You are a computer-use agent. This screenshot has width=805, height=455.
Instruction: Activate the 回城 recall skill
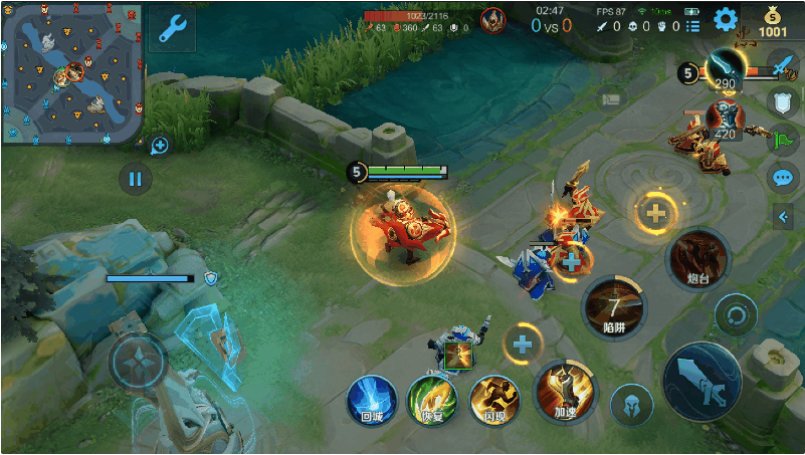tap(371, 399)
